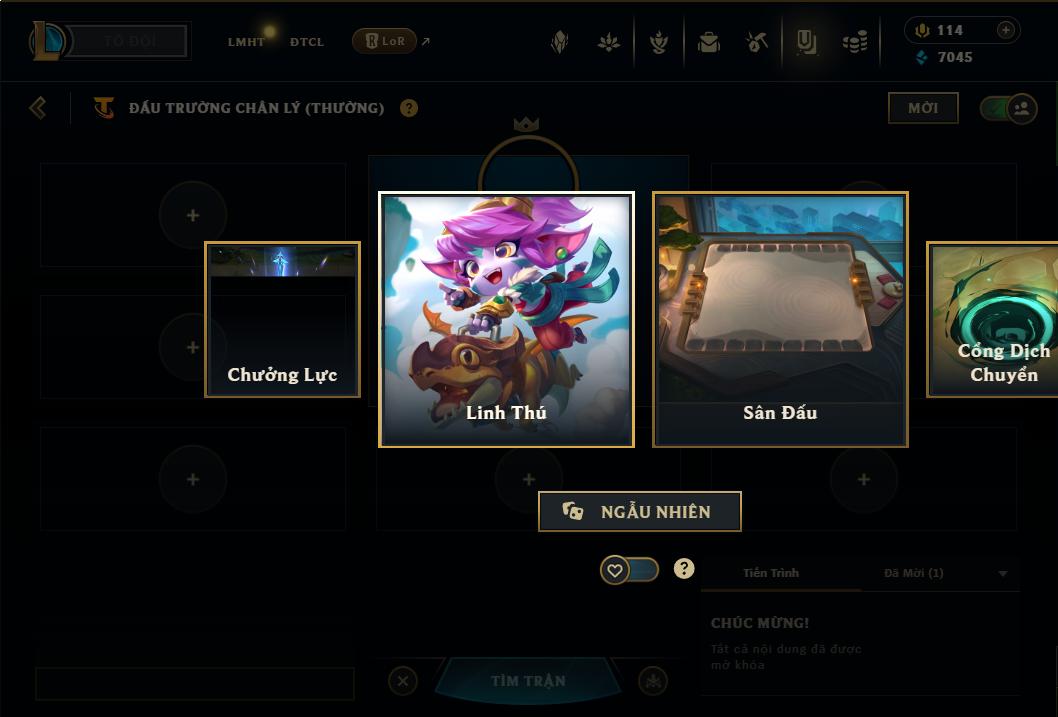
Task: Start matchmaking with TÌM TRẬN
Action: (528, 681)
